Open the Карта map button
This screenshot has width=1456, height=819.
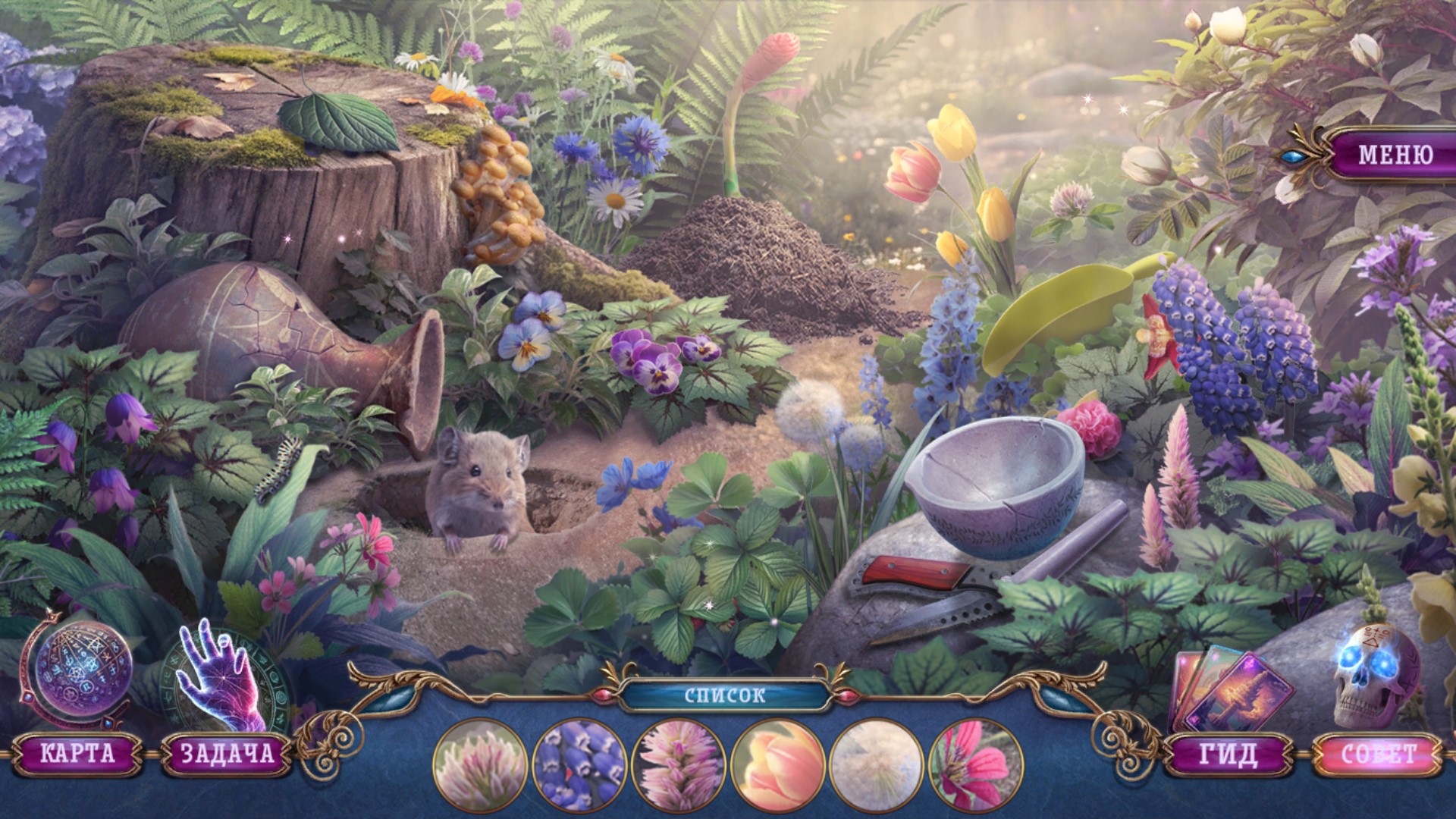78,753
